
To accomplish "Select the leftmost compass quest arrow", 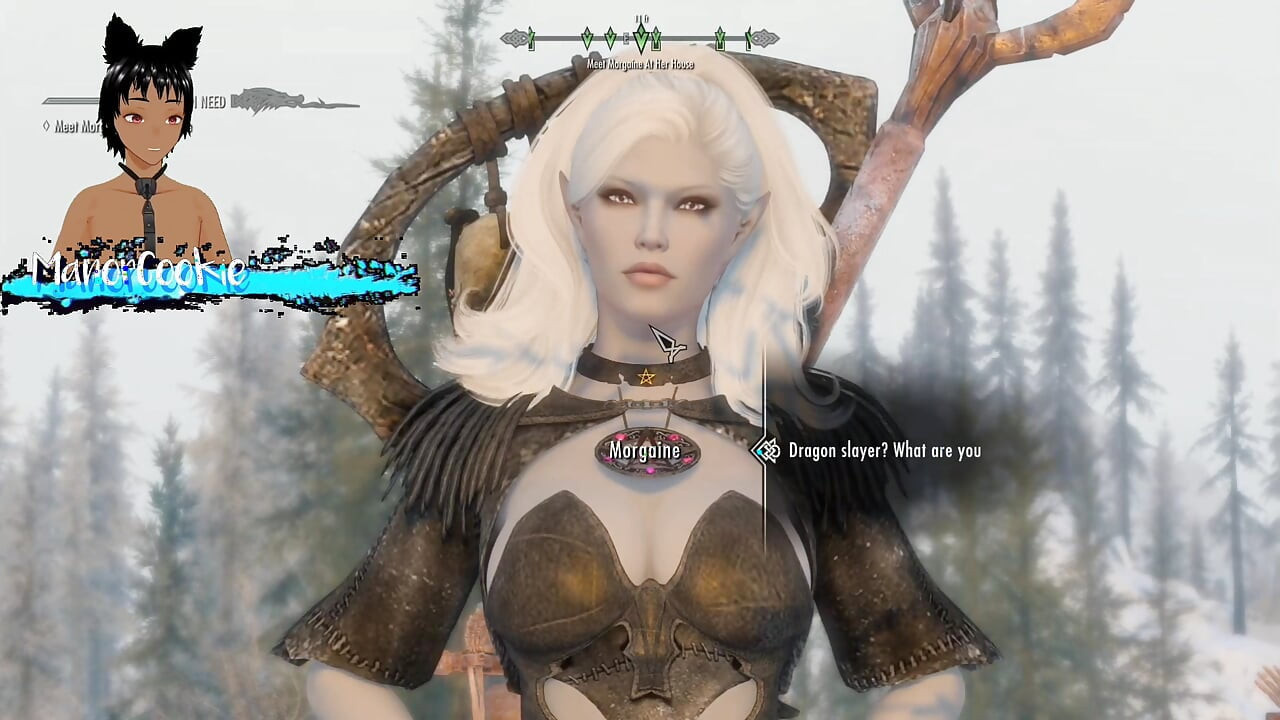I will click(529, 38).
